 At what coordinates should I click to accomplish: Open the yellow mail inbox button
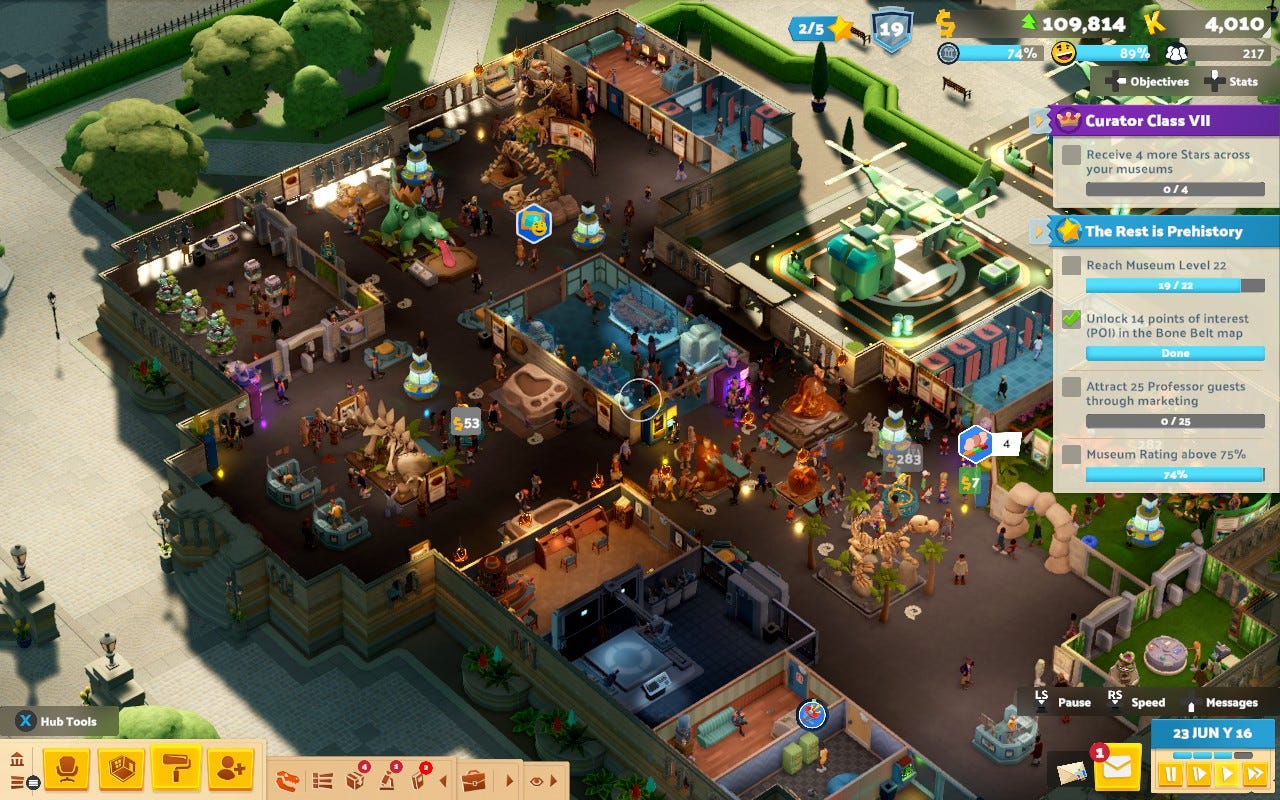click(x=1117, y=768)
